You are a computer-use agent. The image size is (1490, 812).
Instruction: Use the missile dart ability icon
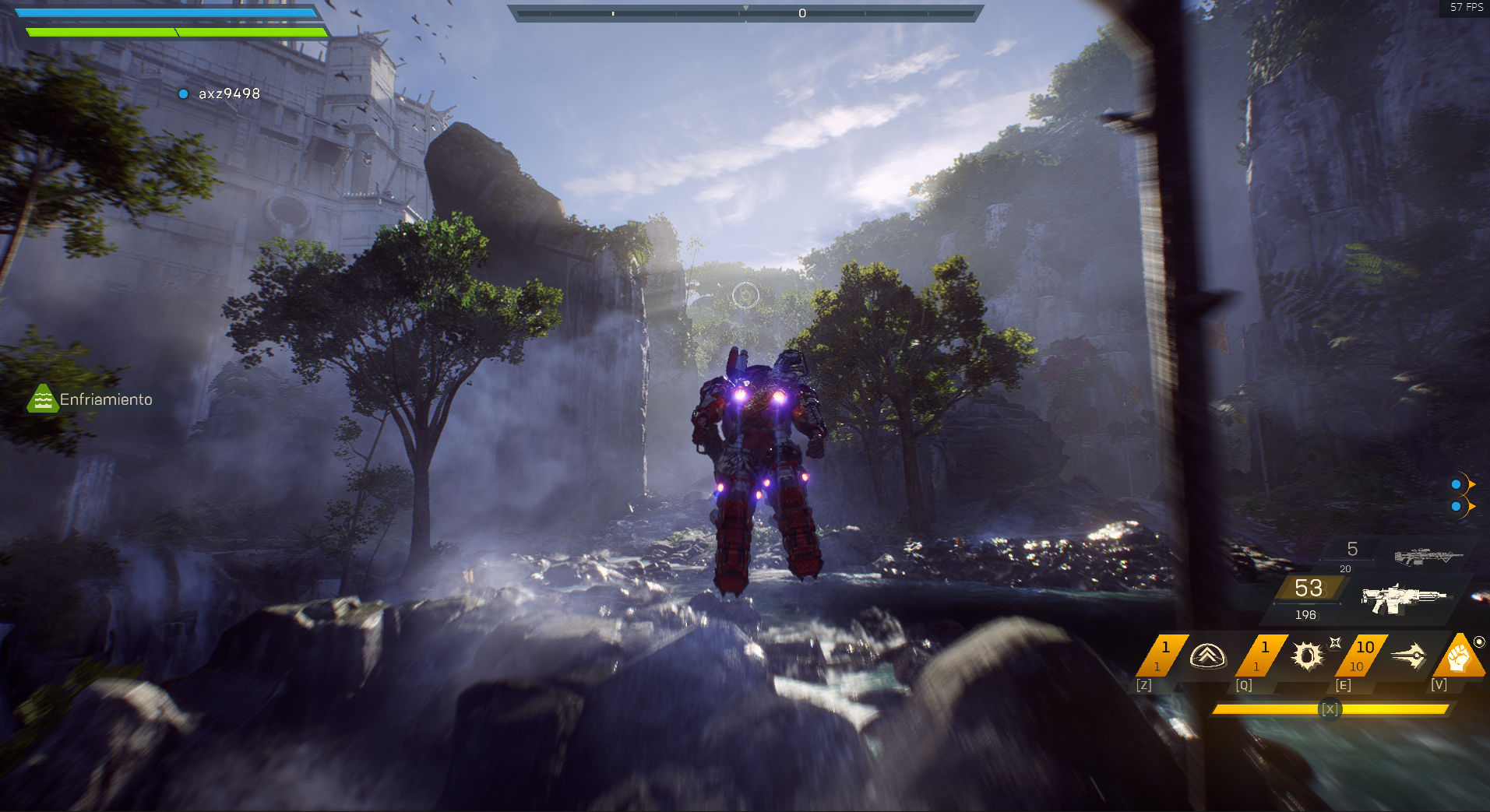coord(1408,656)
